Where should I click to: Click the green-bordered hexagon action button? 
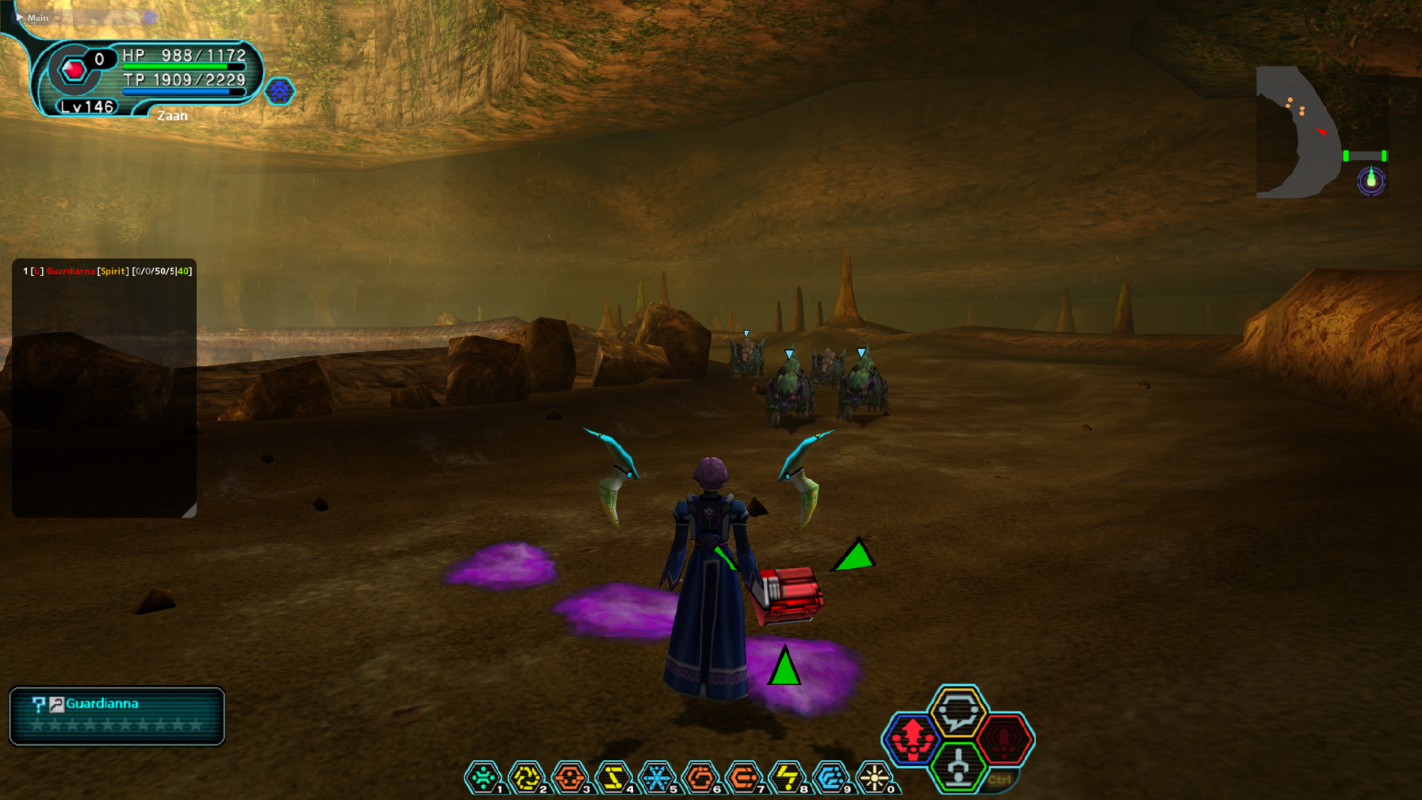[958, 767]
